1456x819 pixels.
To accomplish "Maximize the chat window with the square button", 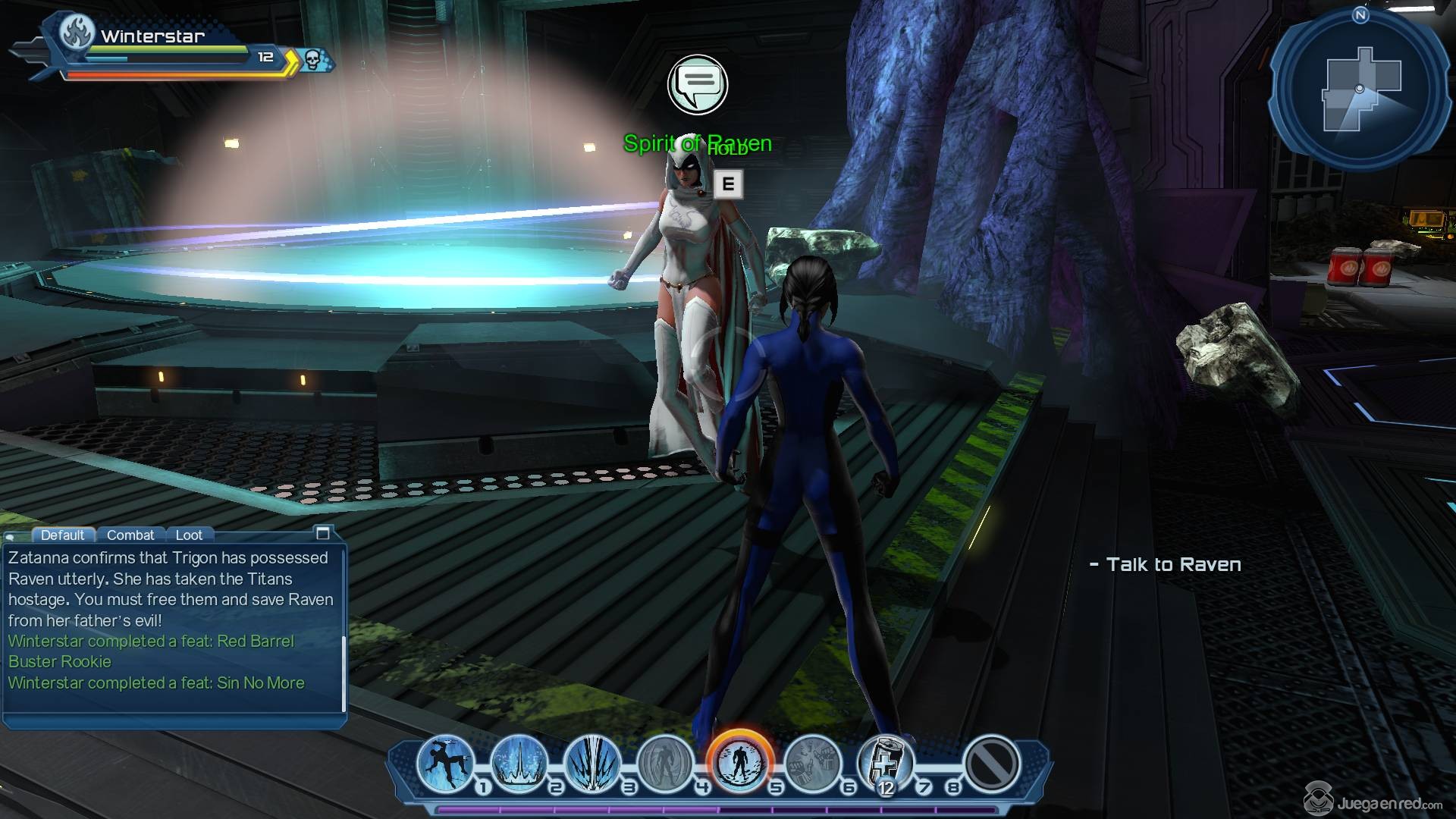I will (322, 533).
